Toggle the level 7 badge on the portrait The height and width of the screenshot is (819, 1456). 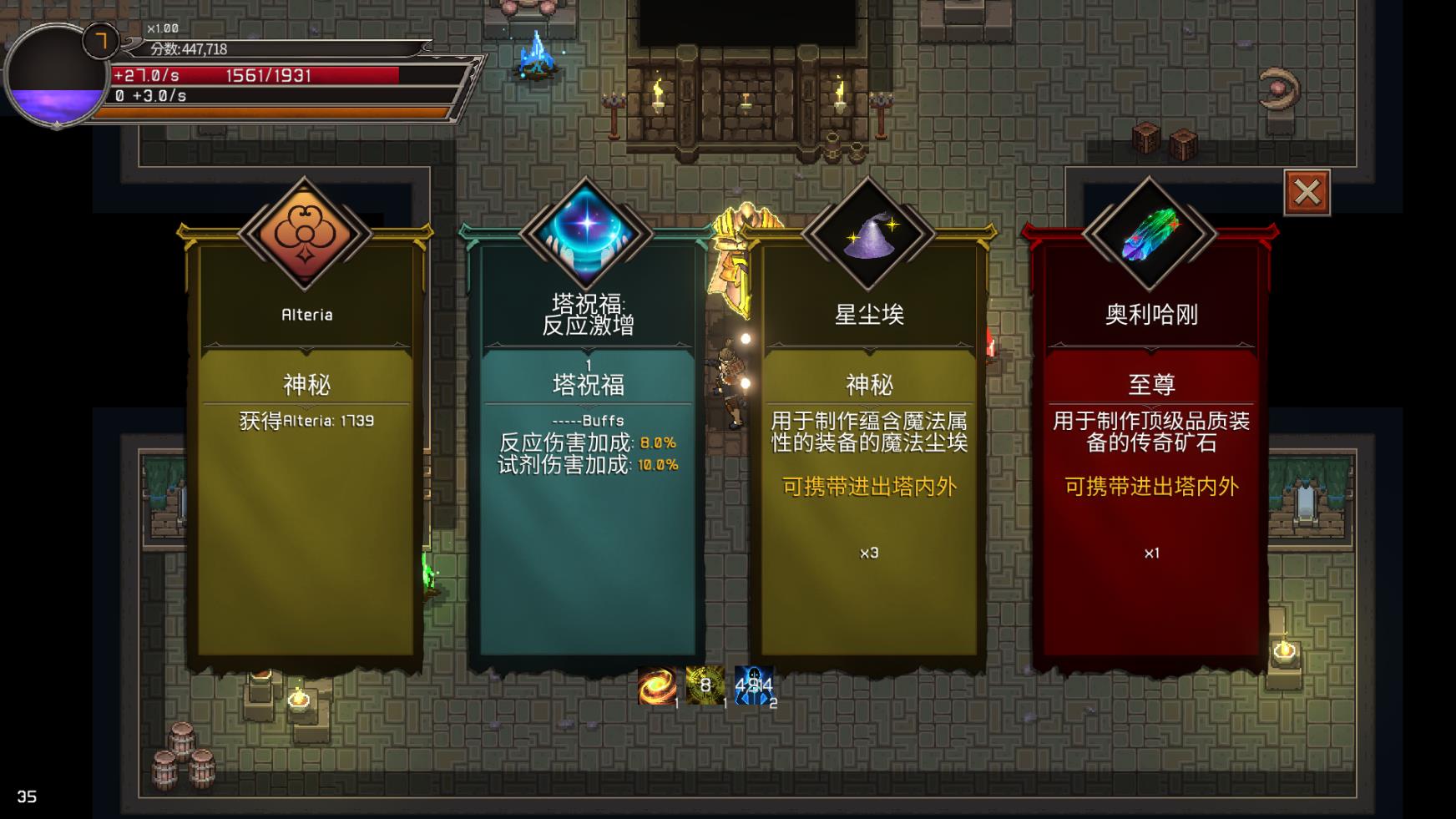102,41
